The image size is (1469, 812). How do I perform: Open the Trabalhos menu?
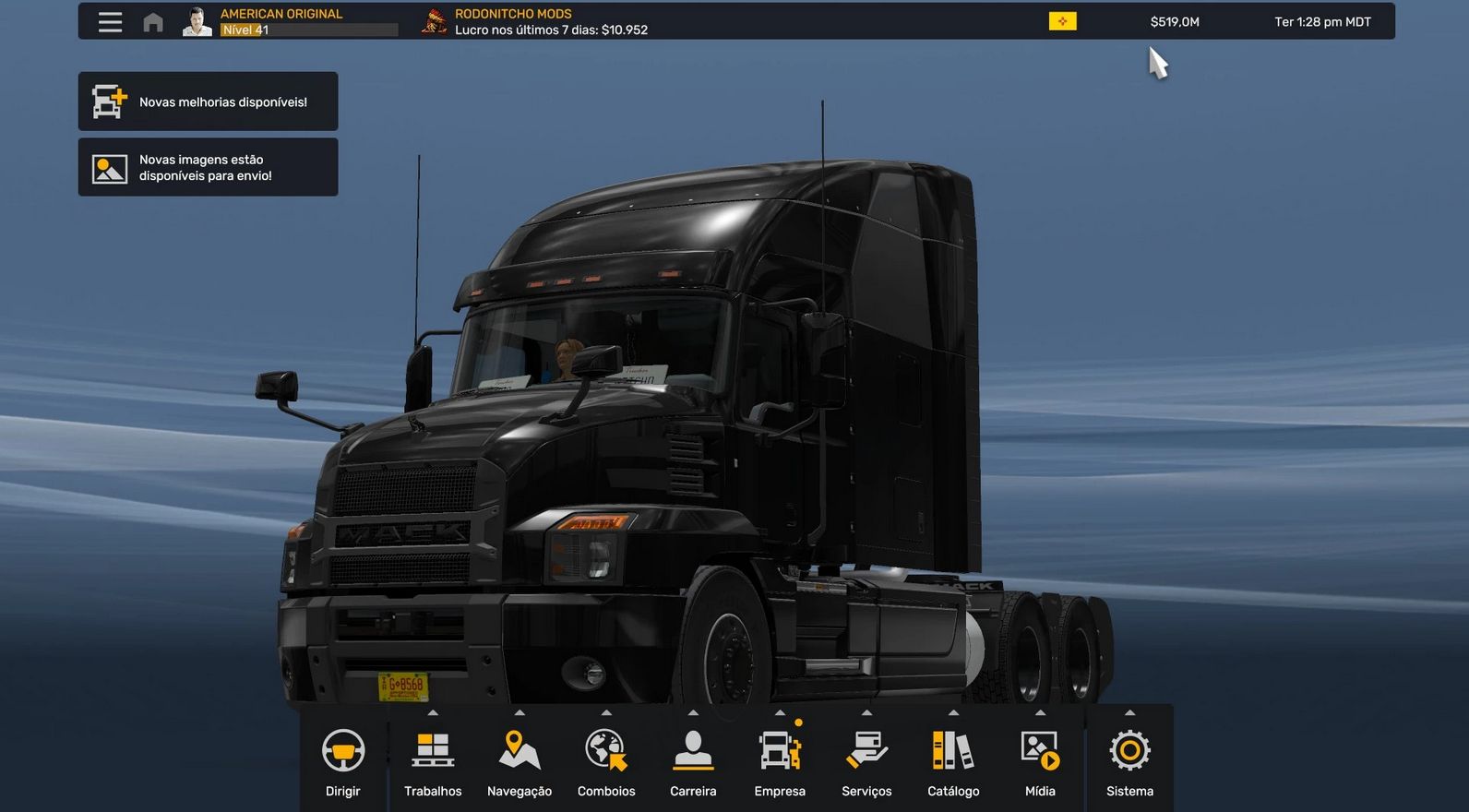point(433,762)
